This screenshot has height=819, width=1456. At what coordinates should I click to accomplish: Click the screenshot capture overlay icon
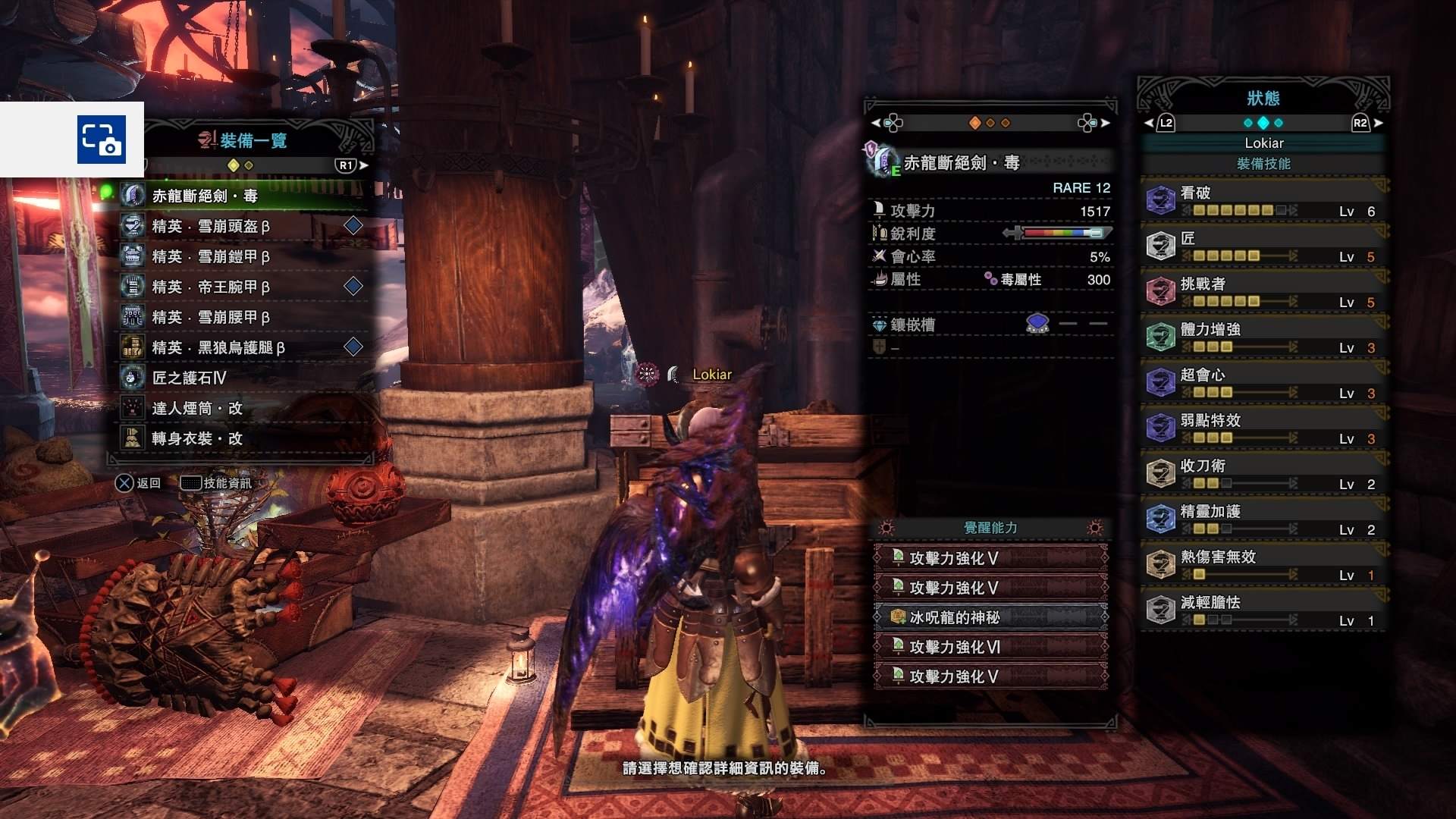tap(100, 140)
